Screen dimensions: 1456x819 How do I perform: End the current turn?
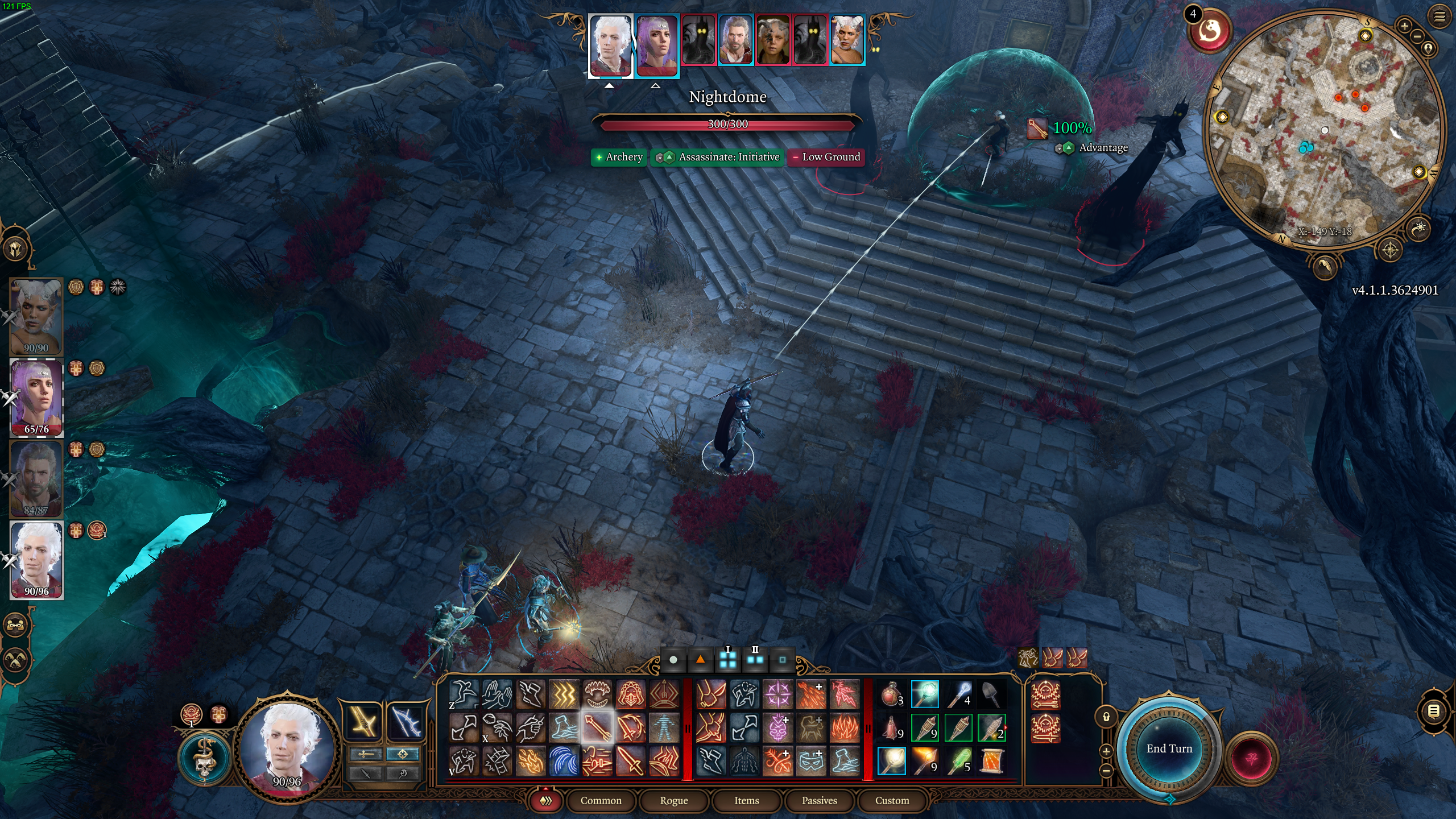pyautogui.click(x=1169, y=748)
